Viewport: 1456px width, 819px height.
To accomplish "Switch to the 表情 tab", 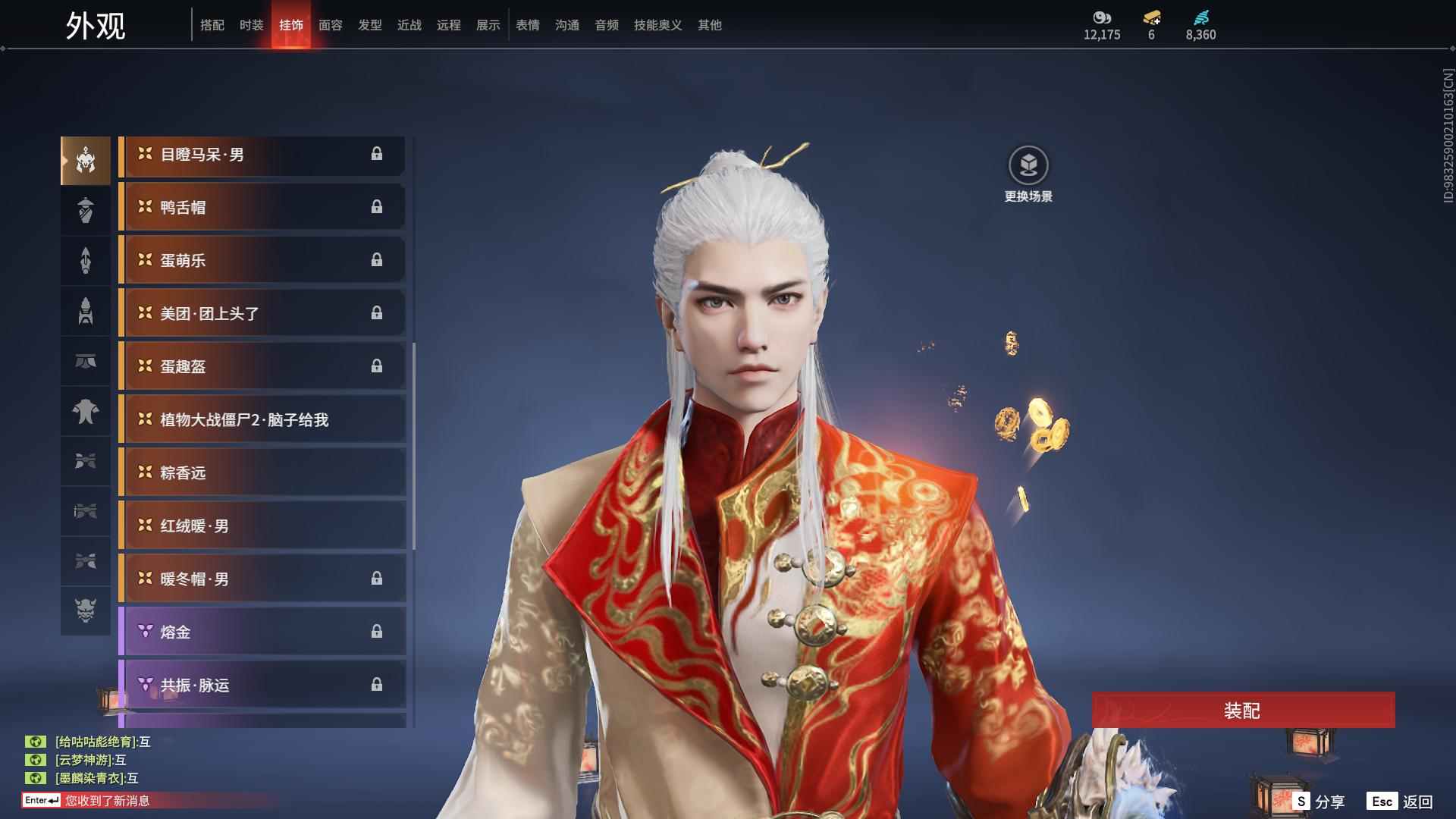I will click(527, 25).
